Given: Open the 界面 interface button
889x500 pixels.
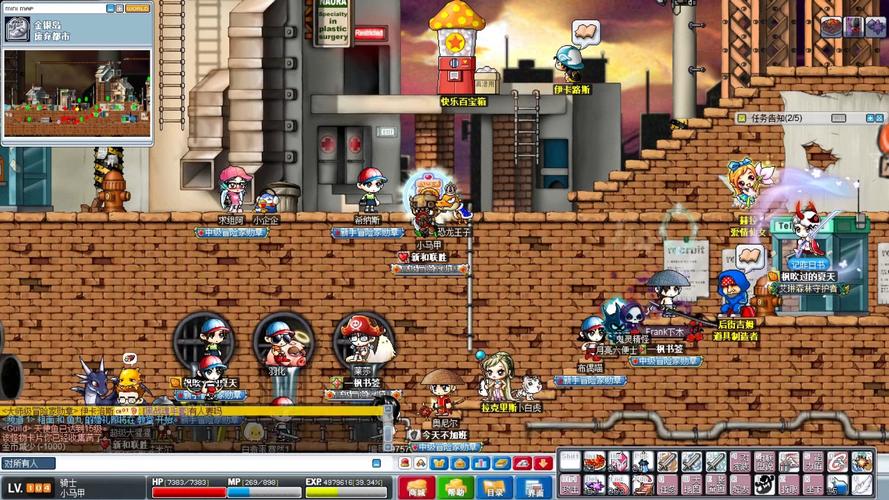Looking at the screenshot, I should (531, 488).
